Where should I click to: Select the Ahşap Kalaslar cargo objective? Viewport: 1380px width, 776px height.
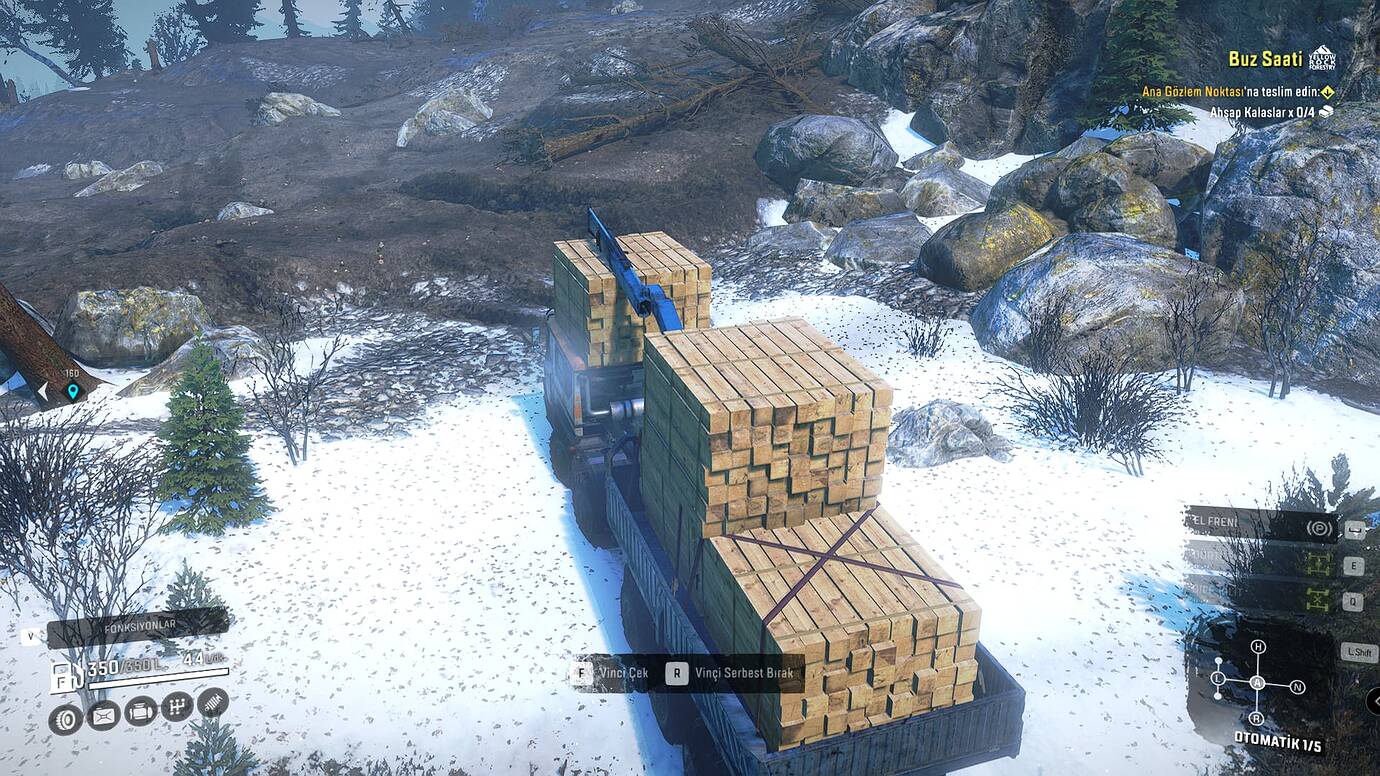(x=1265, y=112)
